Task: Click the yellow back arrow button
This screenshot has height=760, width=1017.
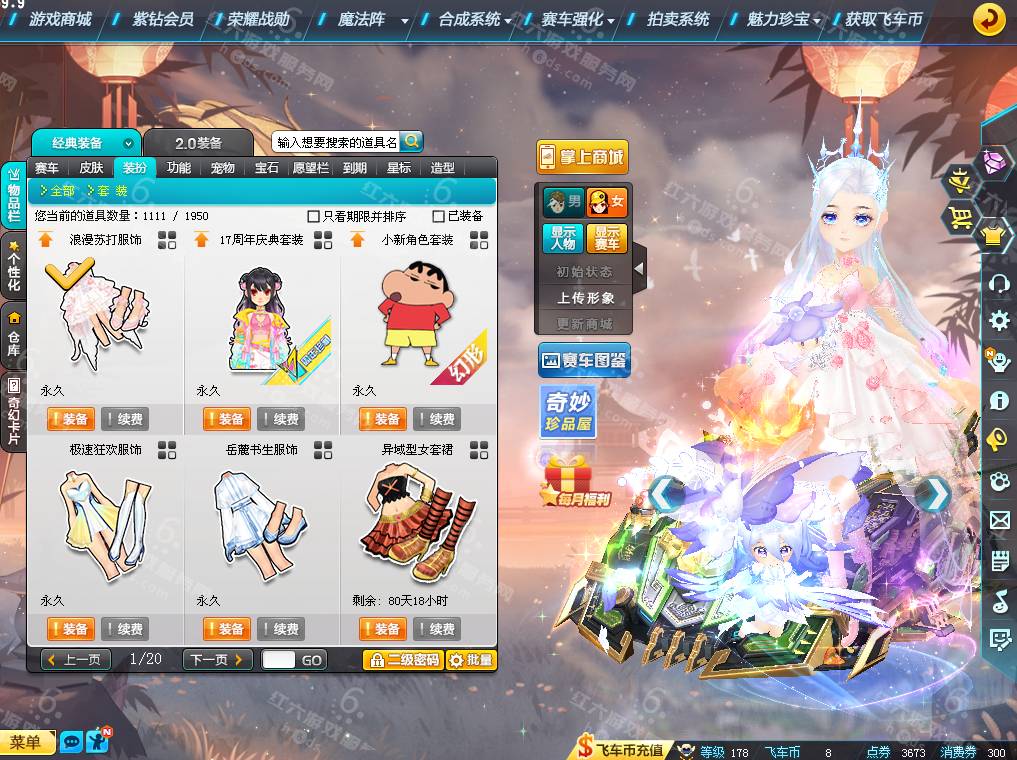Action: point(989,19)
